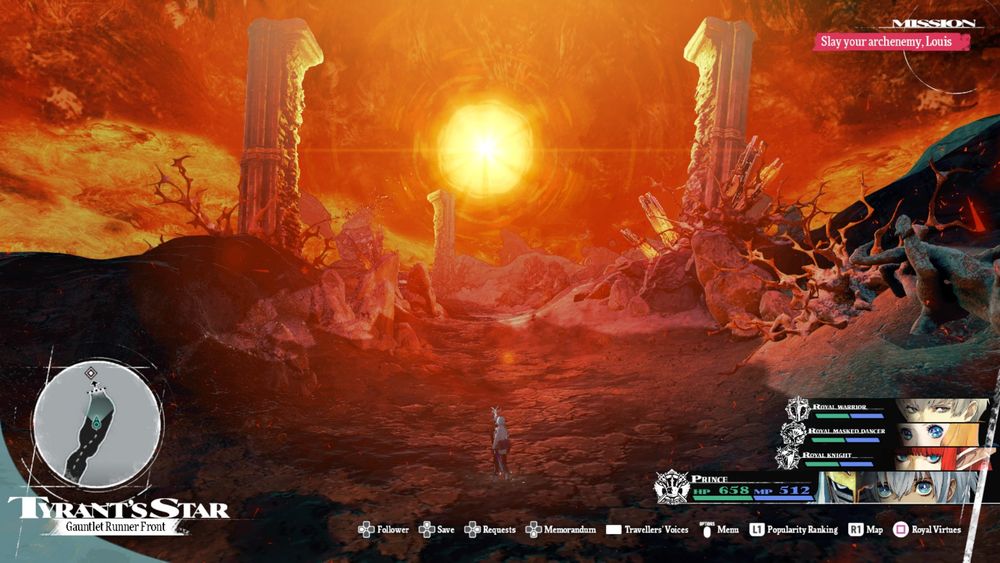This screenshot has height=563, width=1000.
Task: Open the circular minimap
Action: pyautogui.click(x=96, y=424)
